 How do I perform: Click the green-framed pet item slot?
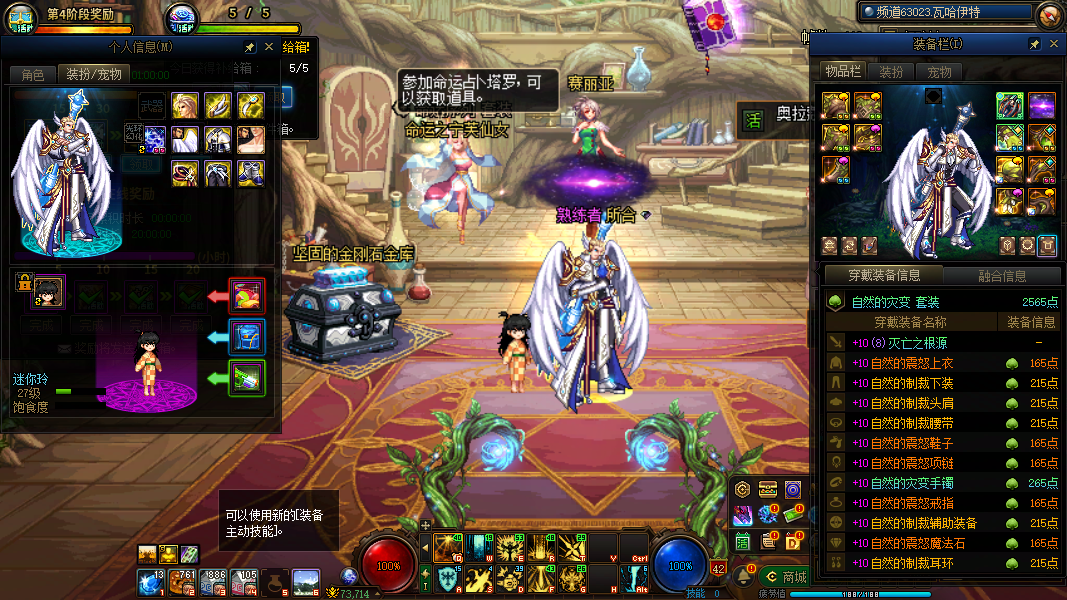click(x=247, y=377)
